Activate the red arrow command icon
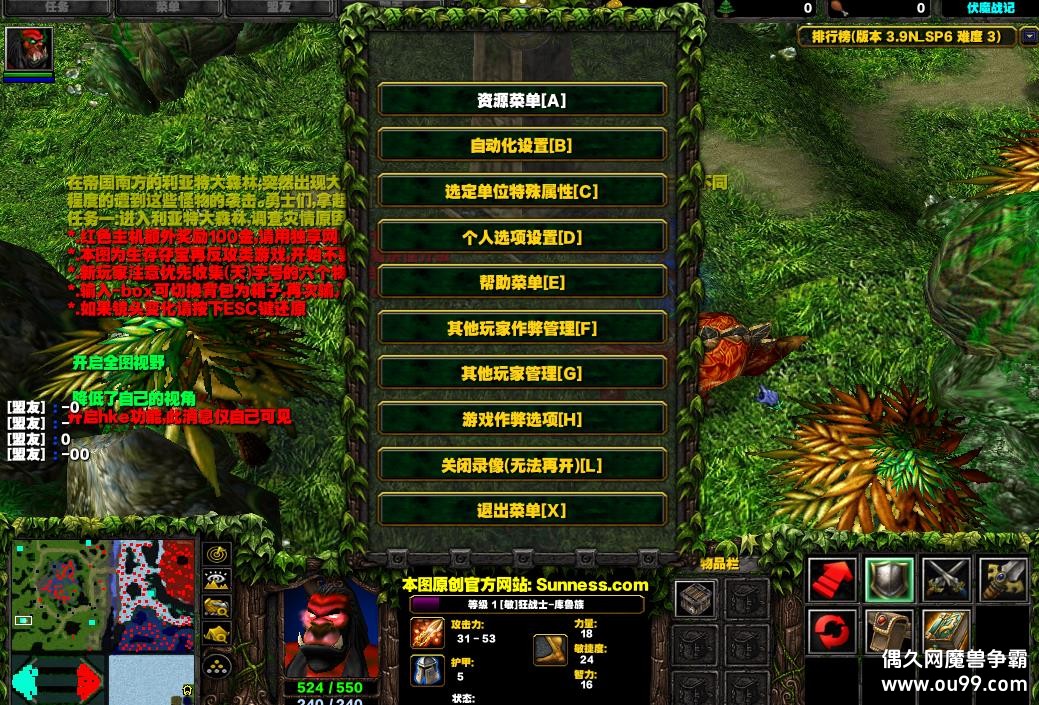1039x705 pixels. pos(833,580)
